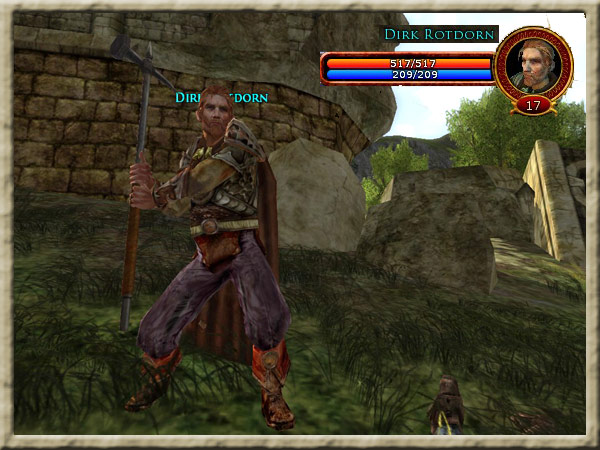Image resolution: width=600 pixels, height=450 pixels.
Task: Select the Dirk Rotdorn name label in the vitals frame
Action: coord(440,35)
